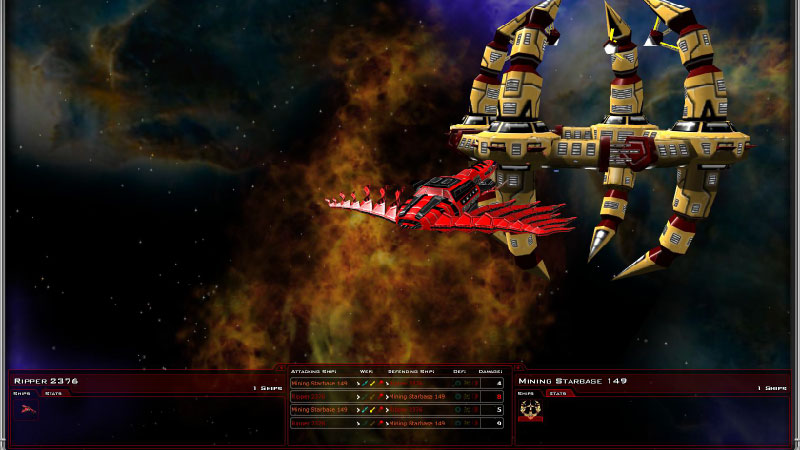Select the combat log row showing 4 damage
Screen dimensions: 800x450
[397, 383]
